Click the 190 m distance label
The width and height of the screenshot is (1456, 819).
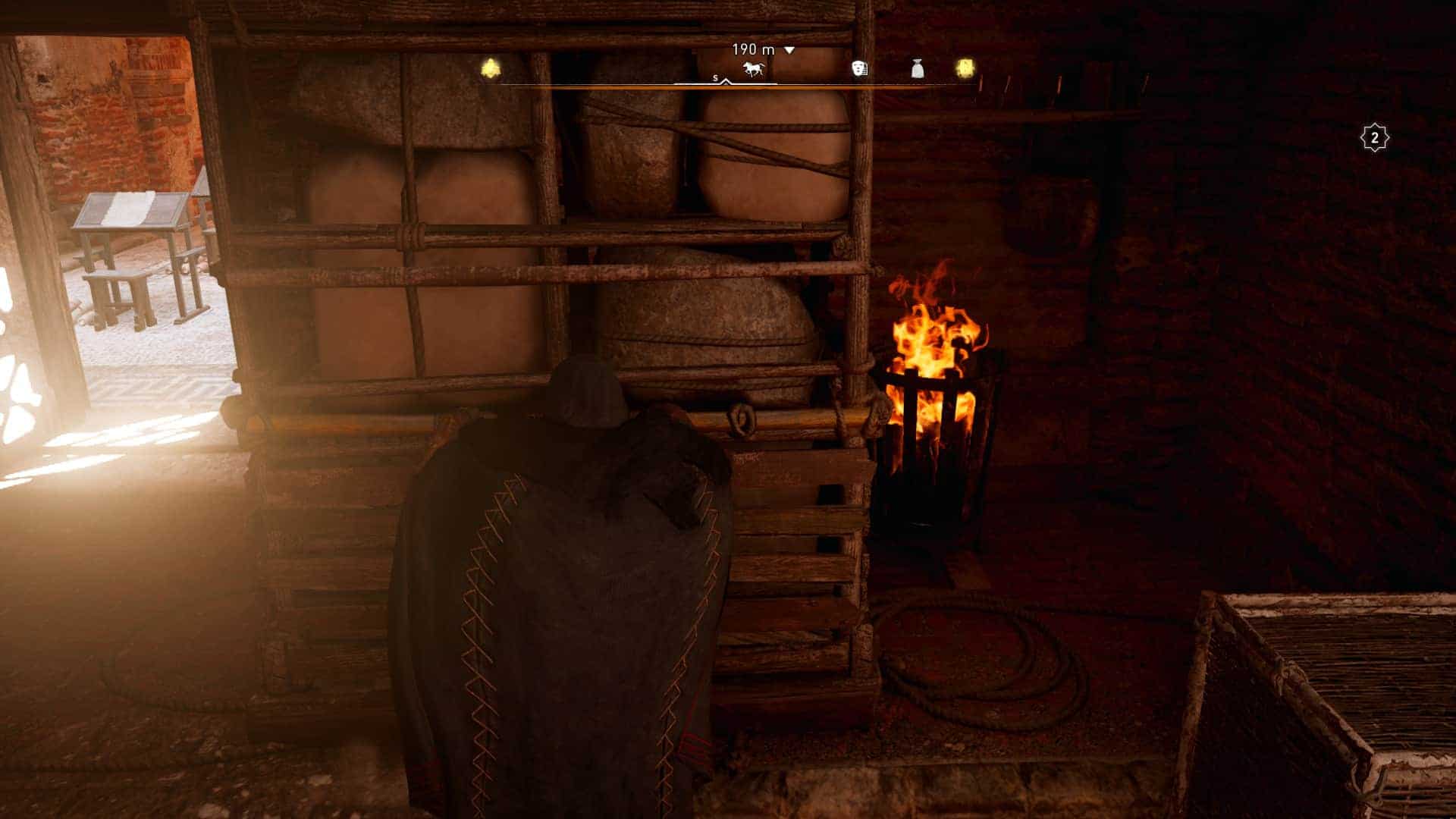click(x=753, y=49)
